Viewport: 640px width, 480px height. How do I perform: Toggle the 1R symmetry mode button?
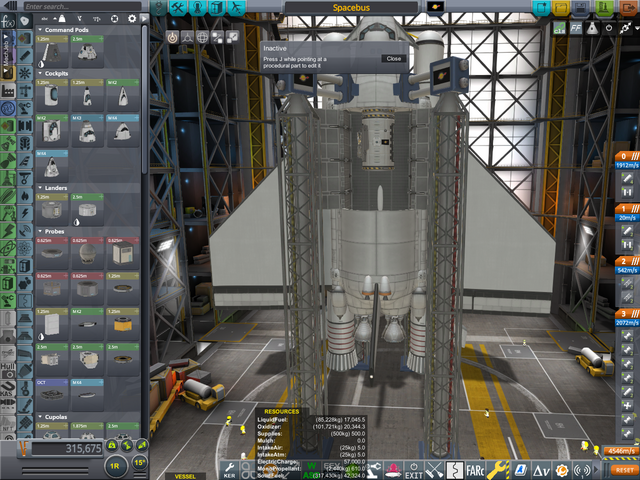click(115, 465)
